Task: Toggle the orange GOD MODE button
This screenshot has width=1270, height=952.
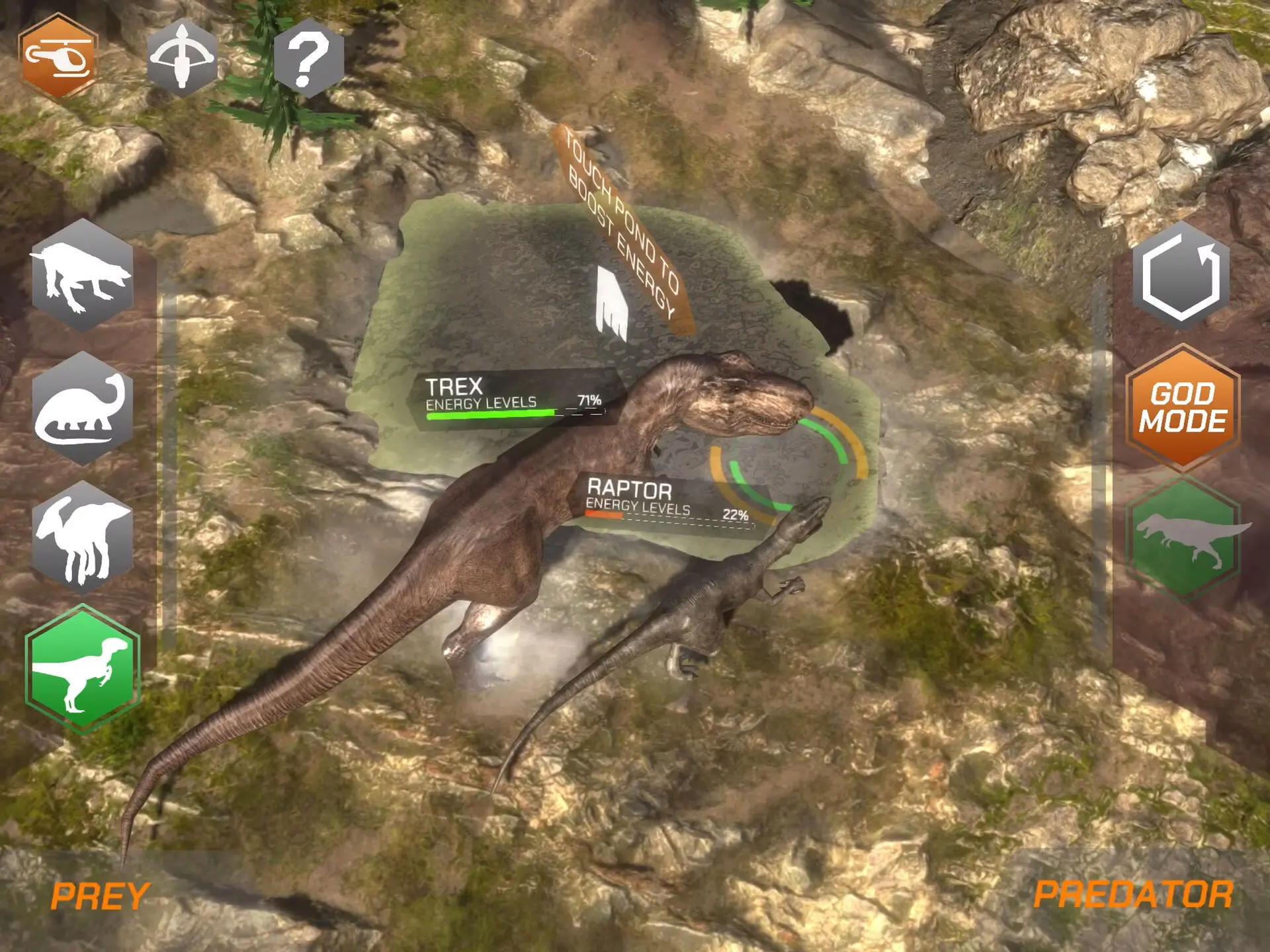Action: pyautogui.click(x=1183, y=408)
